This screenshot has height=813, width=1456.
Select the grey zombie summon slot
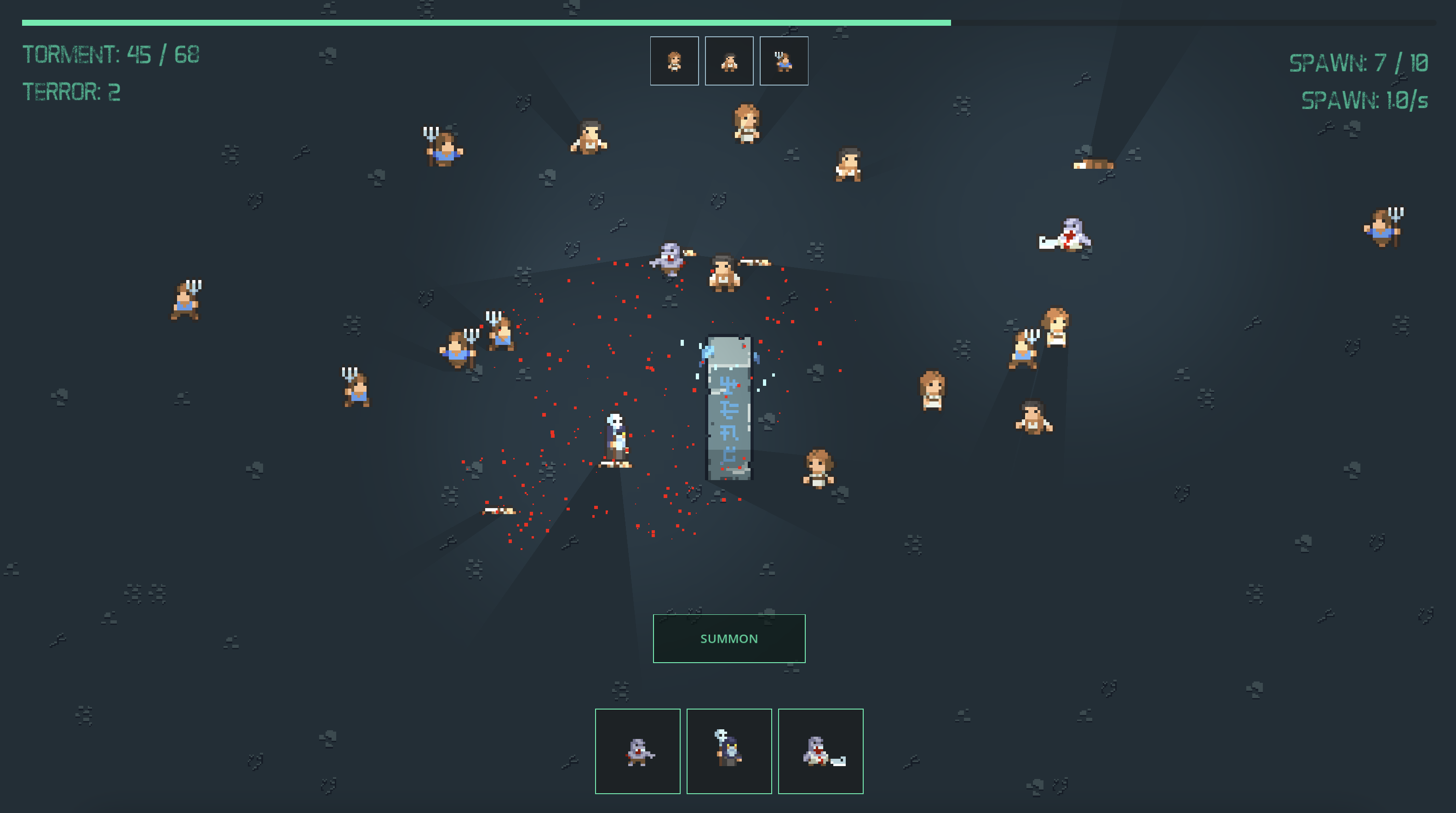pyautogui.click(x=637, y=751)
